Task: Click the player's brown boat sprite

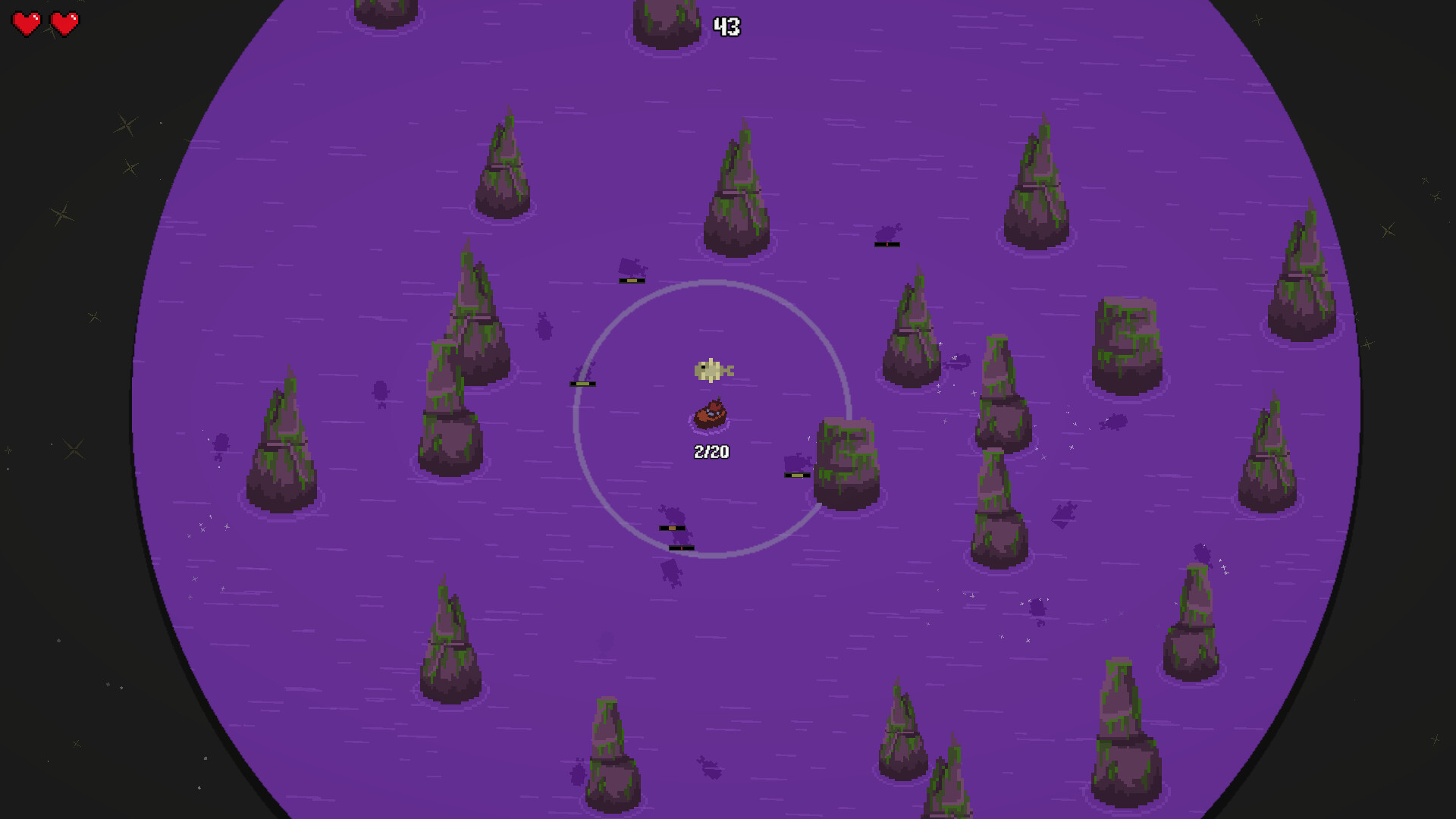Action: click(711, 416)
